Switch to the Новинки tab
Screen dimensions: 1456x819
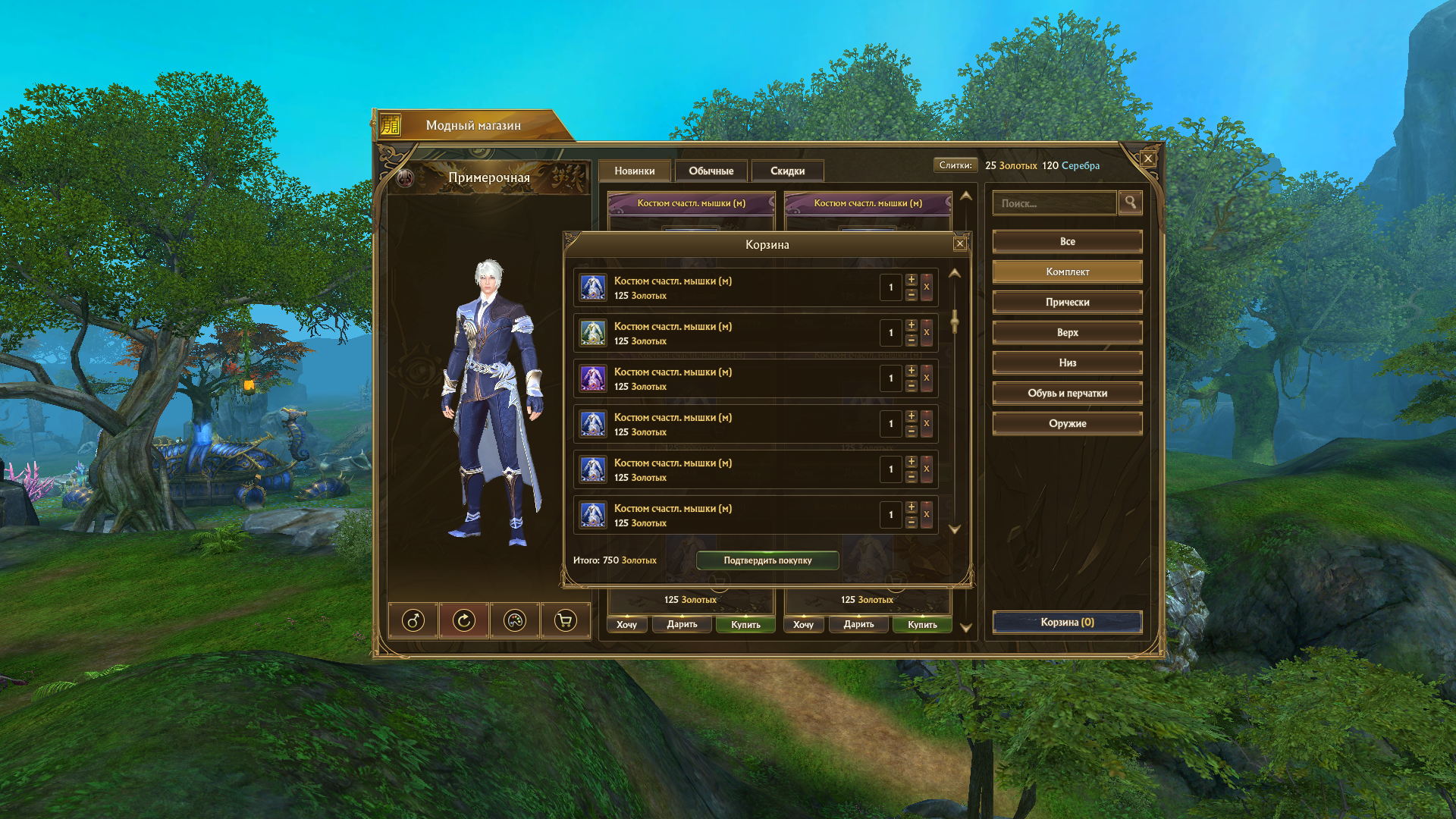click(x=635, y=171)
